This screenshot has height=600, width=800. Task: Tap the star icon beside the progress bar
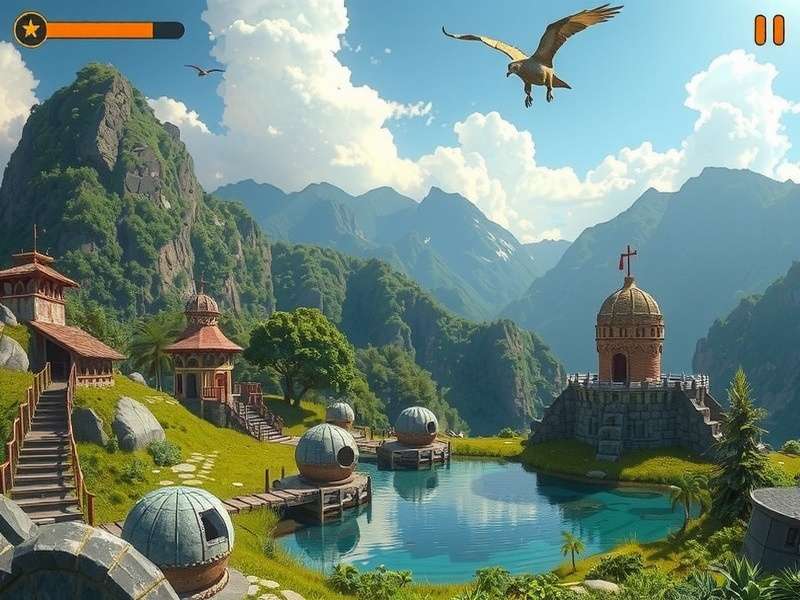tap(31, 30)
